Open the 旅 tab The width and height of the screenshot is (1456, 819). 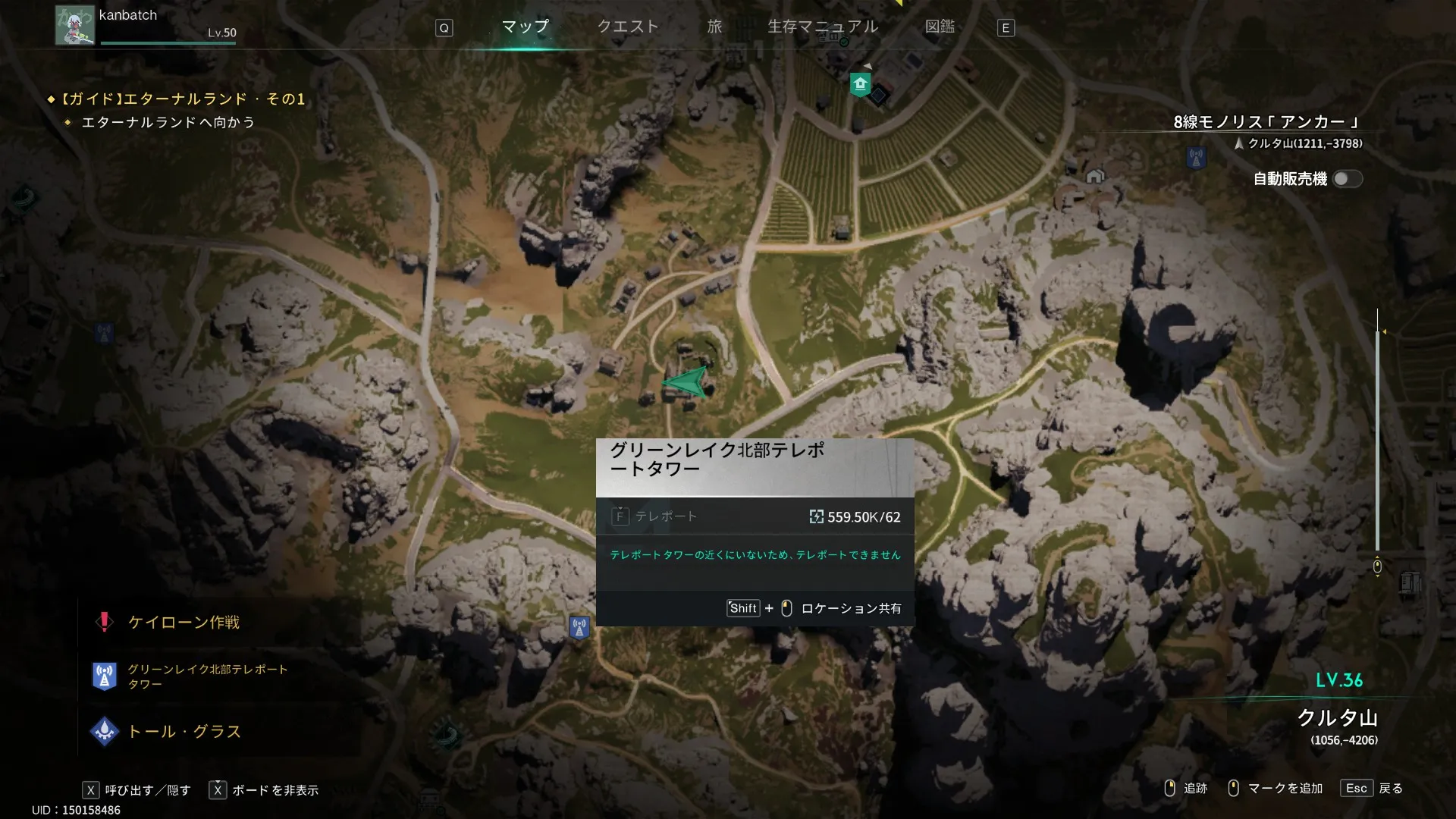point(714,27)
